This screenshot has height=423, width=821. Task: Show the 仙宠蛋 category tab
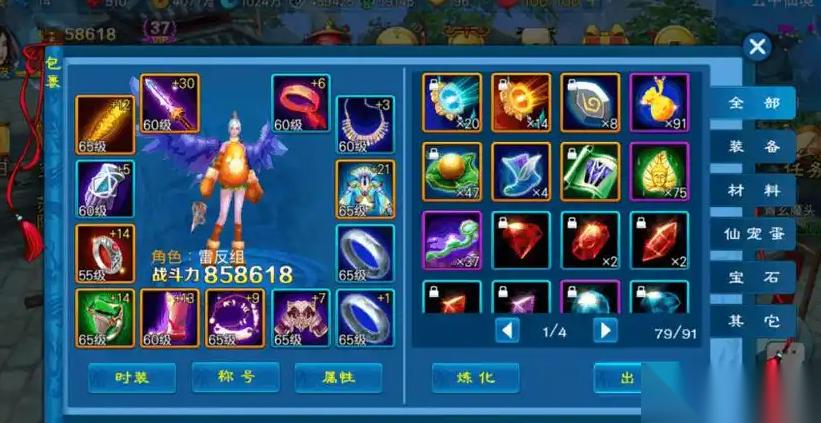point(761,234)
